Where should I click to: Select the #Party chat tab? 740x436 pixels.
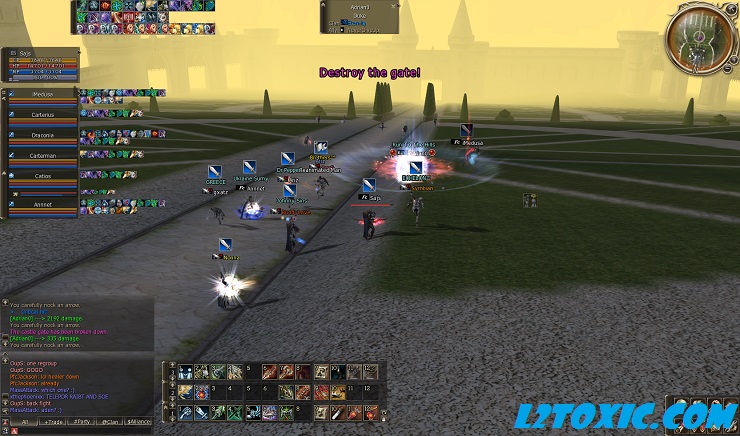[x=82, y=423]
